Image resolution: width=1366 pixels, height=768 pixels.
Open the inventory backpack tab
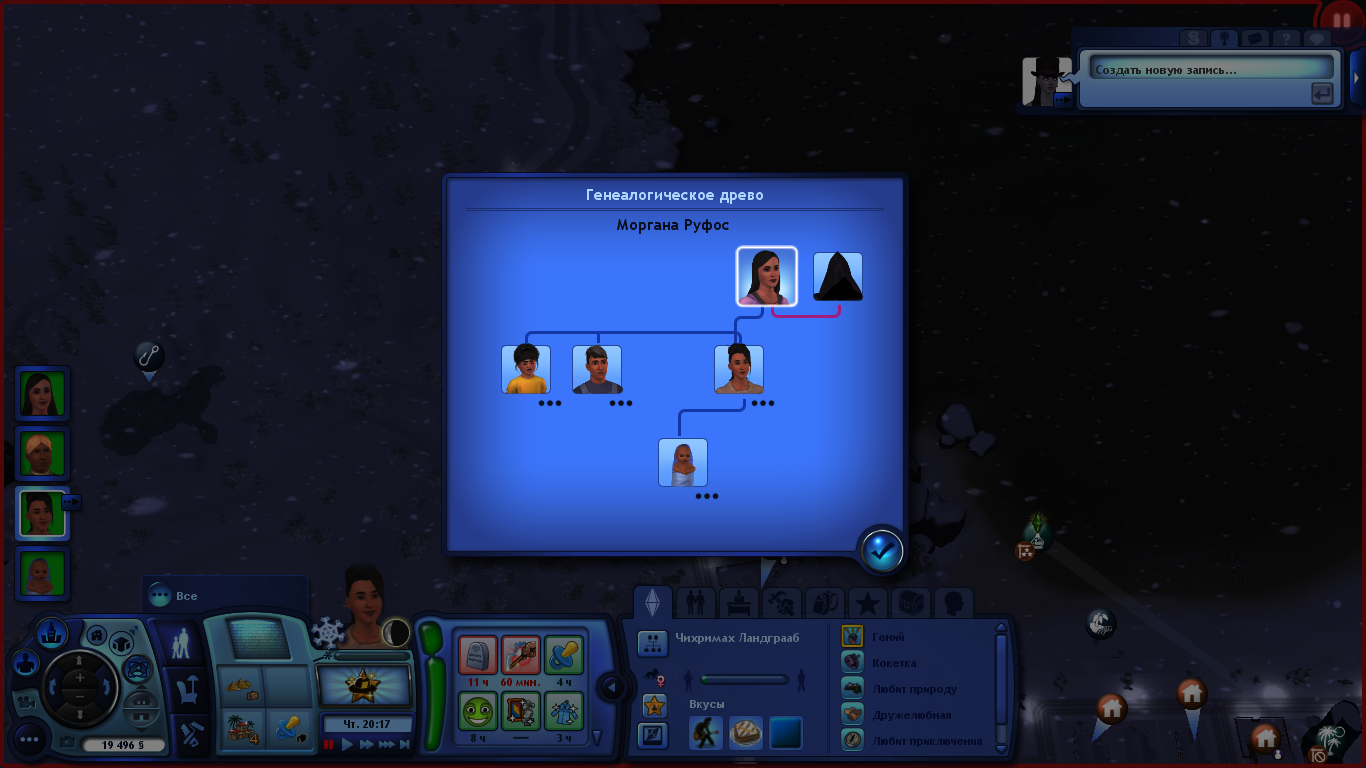pyautogui.click(x=824, y=603)
